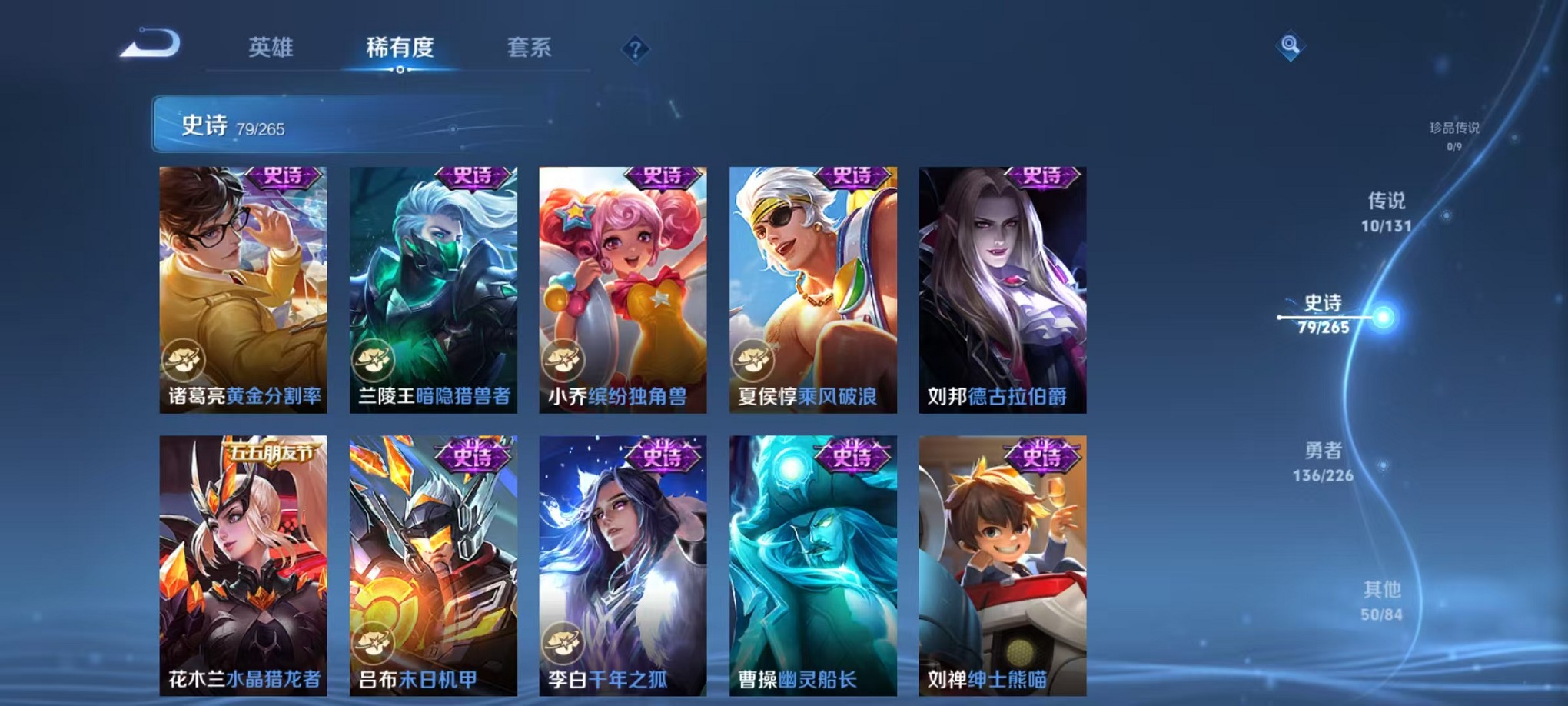Open help via the question mark icon
Screen dimensions: 1568x706
pos(635,48)
